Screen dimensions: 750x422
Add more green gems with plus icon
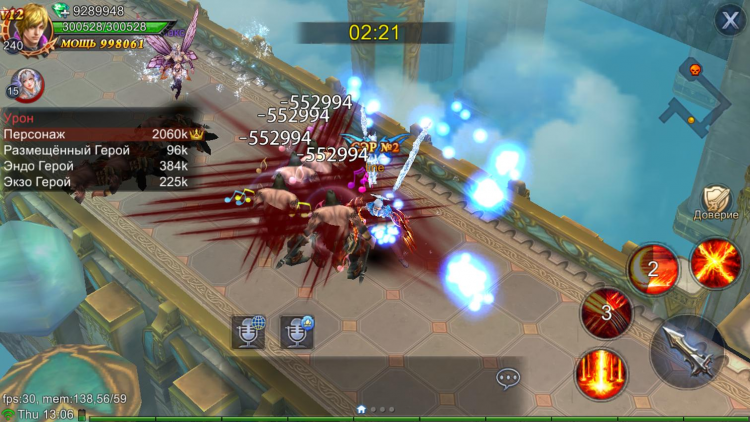click(x=62, y=11)
